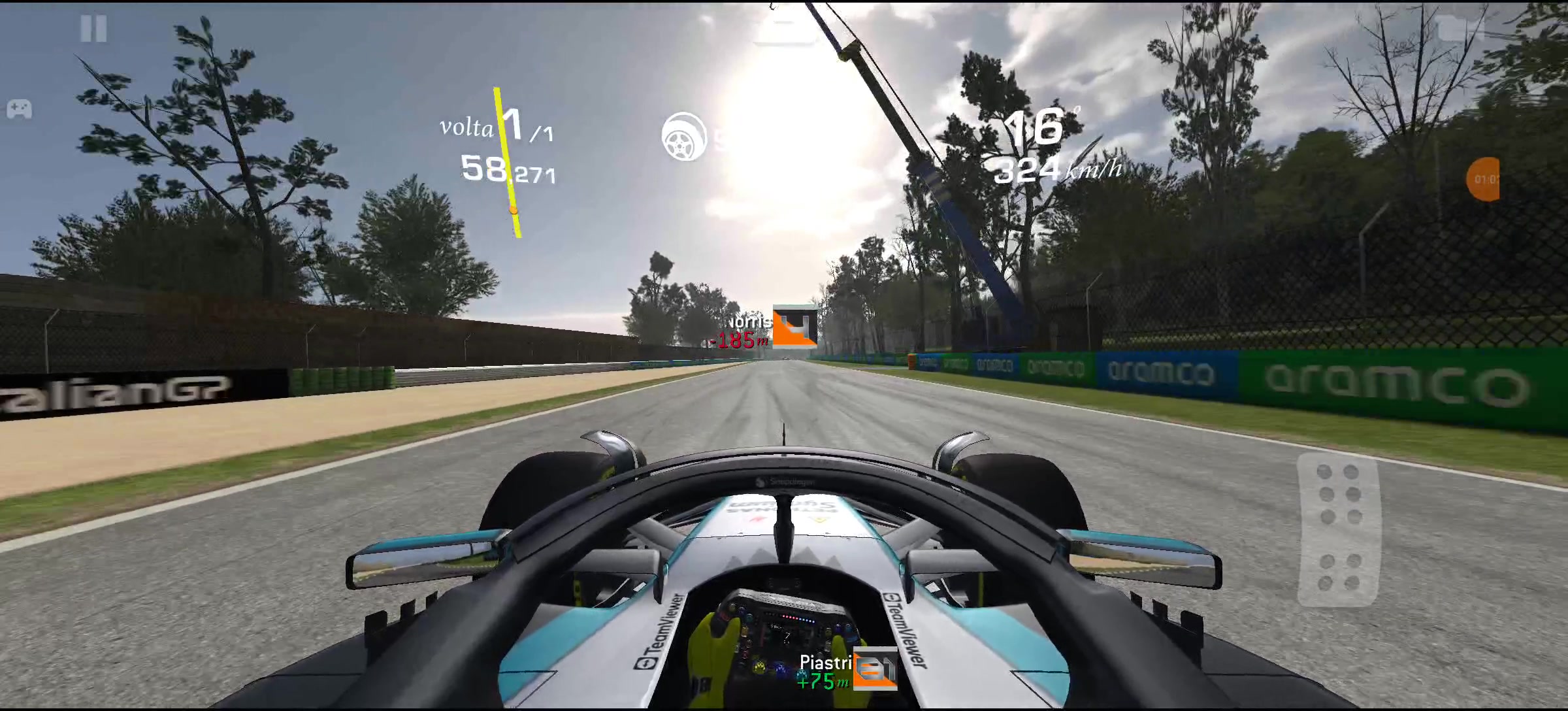Image resolution: width=1568 pixels, height=711 pixels.
Task: Tap the gamepad controller icon on the left
Action: [20, 110]
